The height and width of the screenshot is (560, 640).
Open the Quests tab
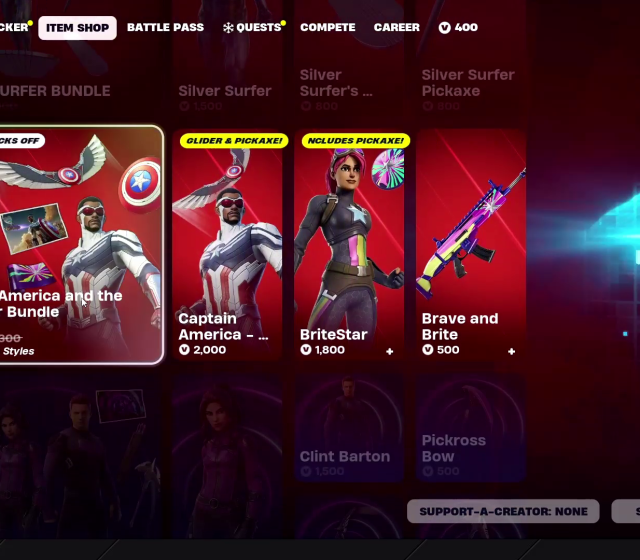pos(253,27)
